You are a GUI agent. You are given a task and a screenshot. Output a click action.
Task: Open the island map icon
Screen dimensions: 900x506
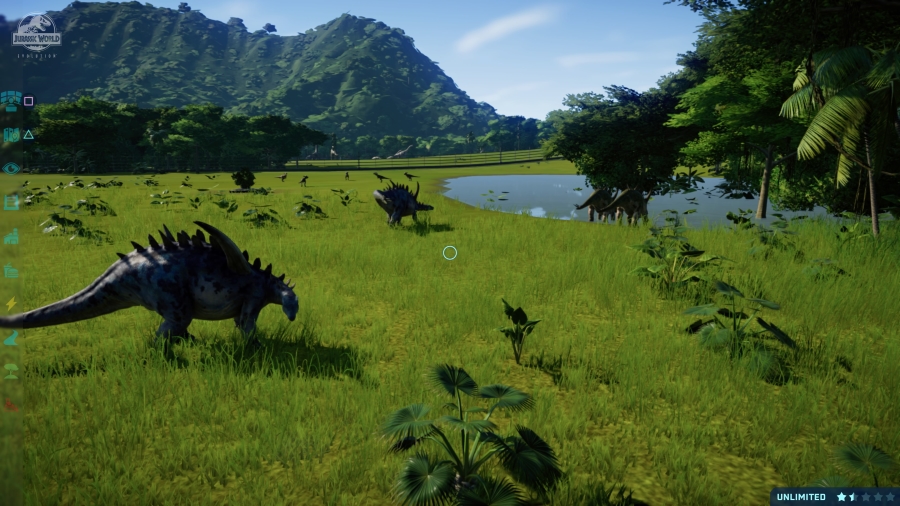click(11, 134)
